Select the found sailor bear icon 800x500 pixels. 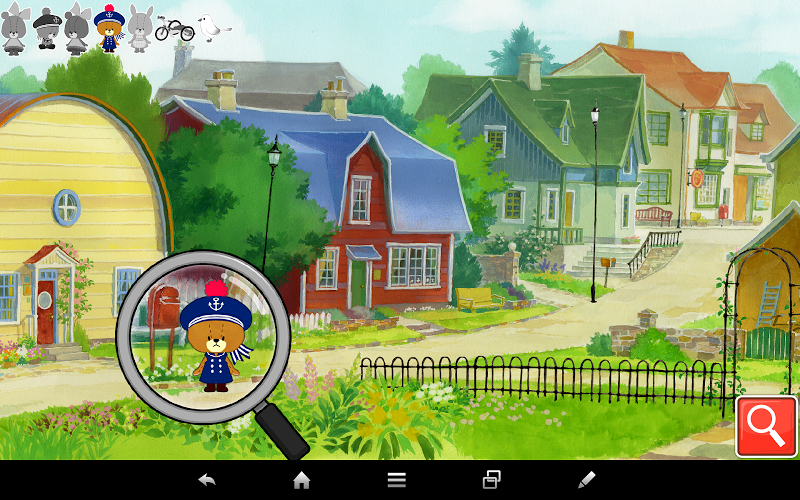[x=107, y=28]
